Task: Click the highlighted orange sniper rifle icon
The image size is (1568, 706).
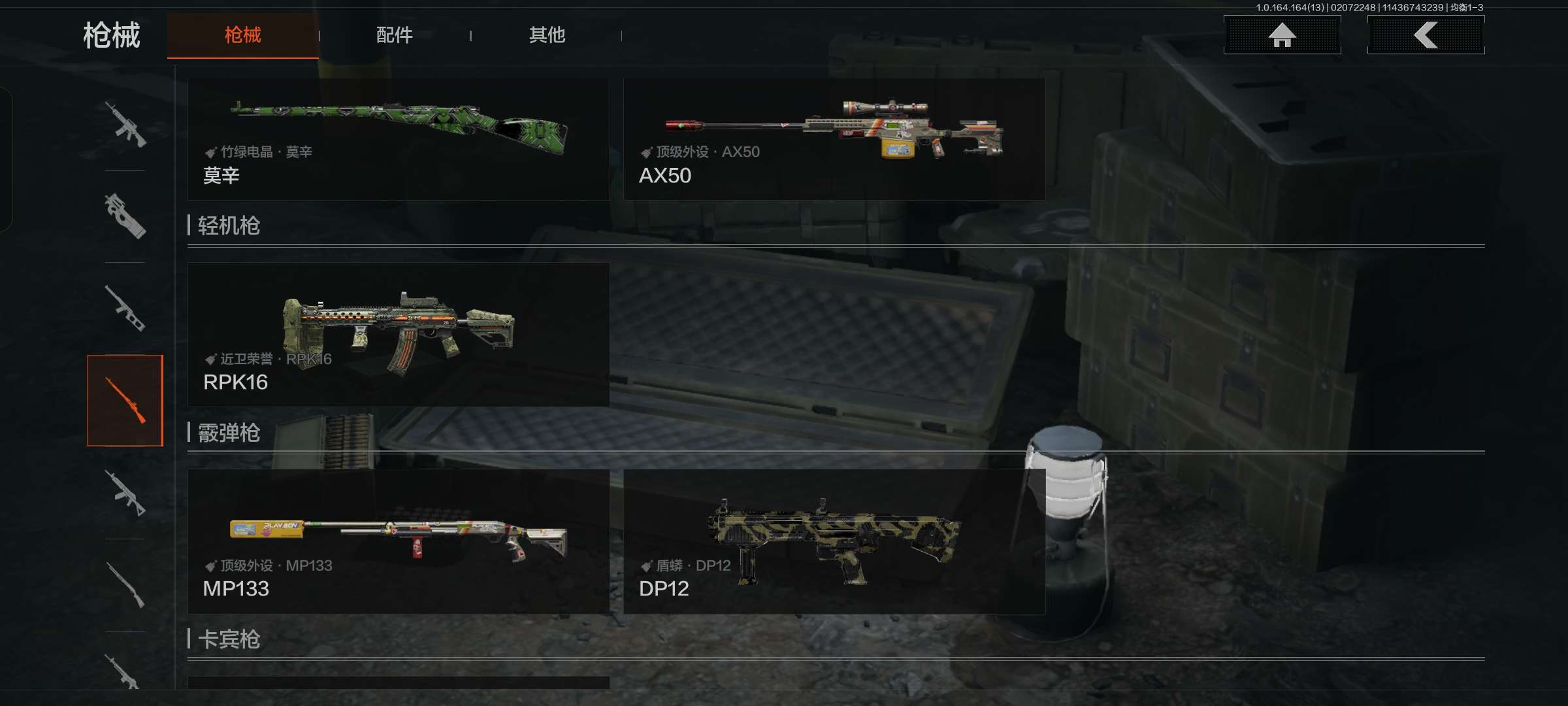Action: [x=125, y=401]
